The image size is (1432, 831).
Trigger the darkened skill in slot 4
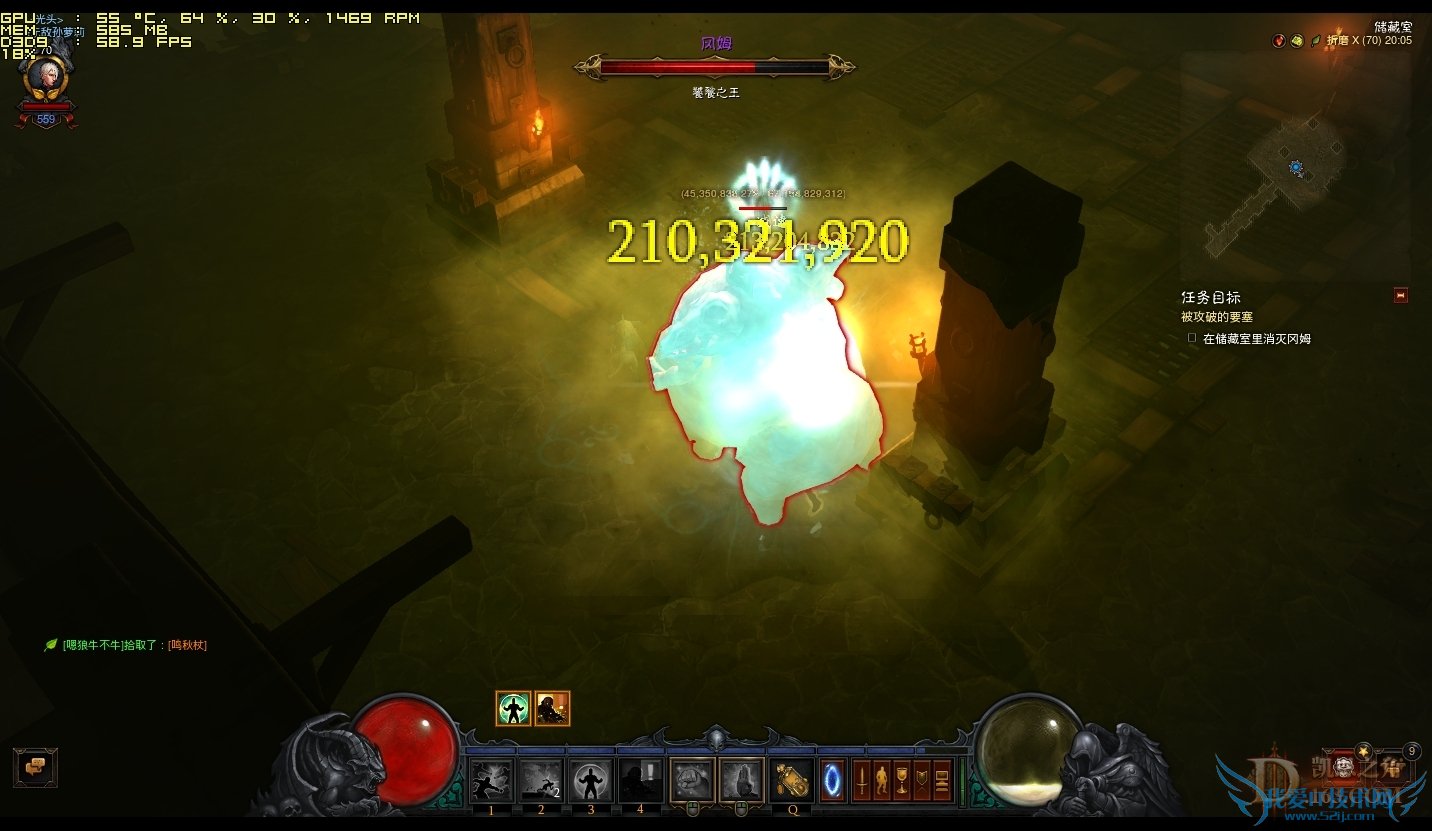coord(640,781)
